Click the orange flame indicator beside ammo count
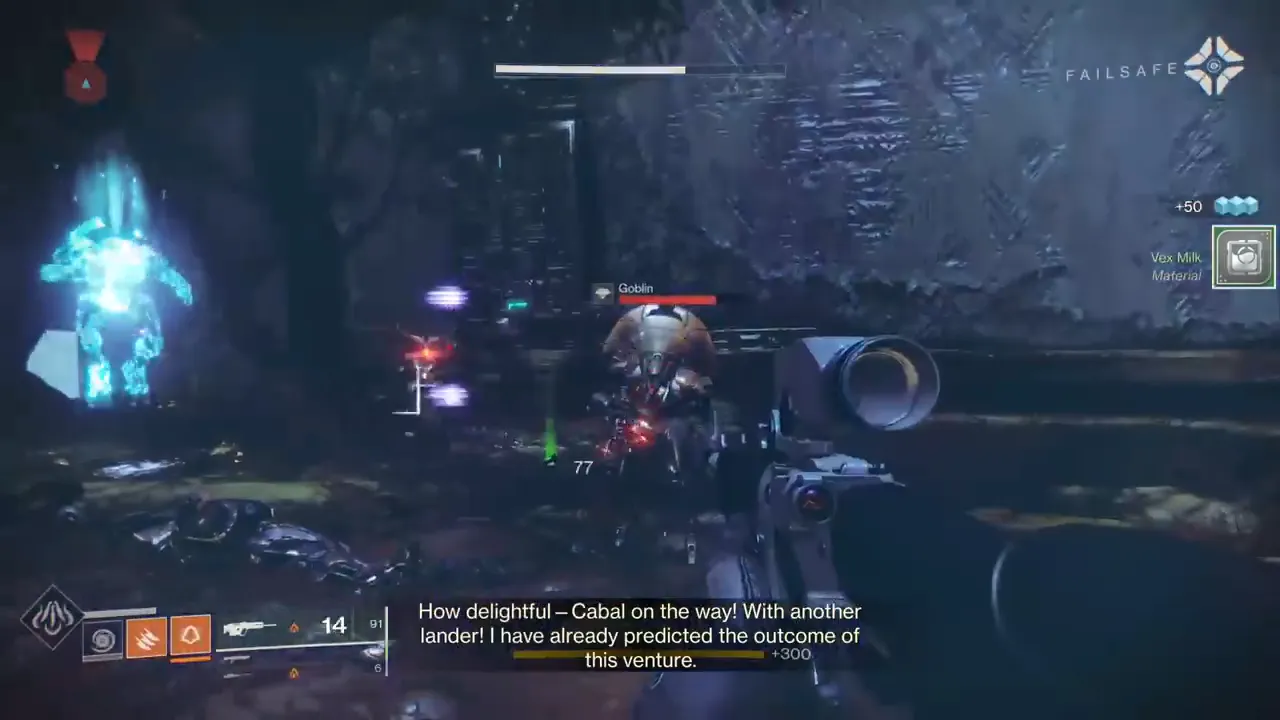This screenshot has height=720, width=1280. 296,626
